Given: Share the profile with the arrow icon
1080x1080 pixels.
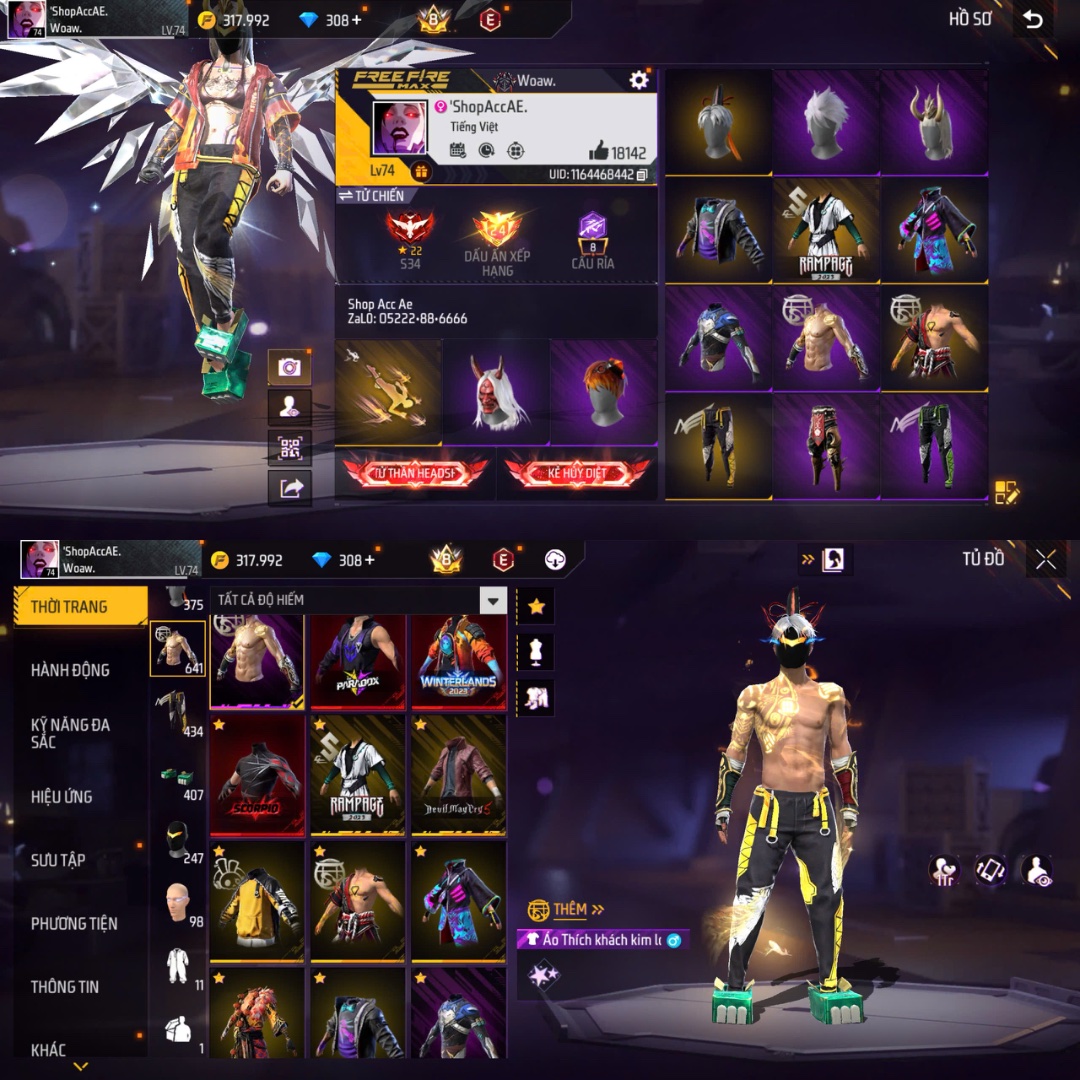Looking at the screenshot, I should [290, 488].
